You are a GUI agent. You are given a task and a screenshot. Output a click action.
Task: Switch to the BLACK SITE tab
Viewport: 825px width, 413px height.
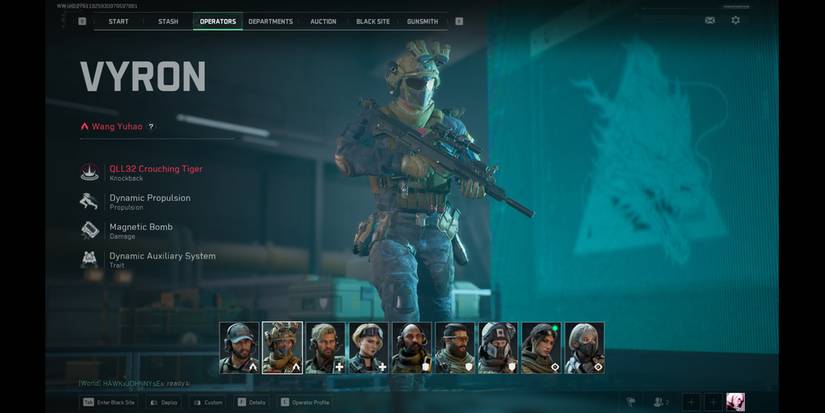(x=373, y=21)
